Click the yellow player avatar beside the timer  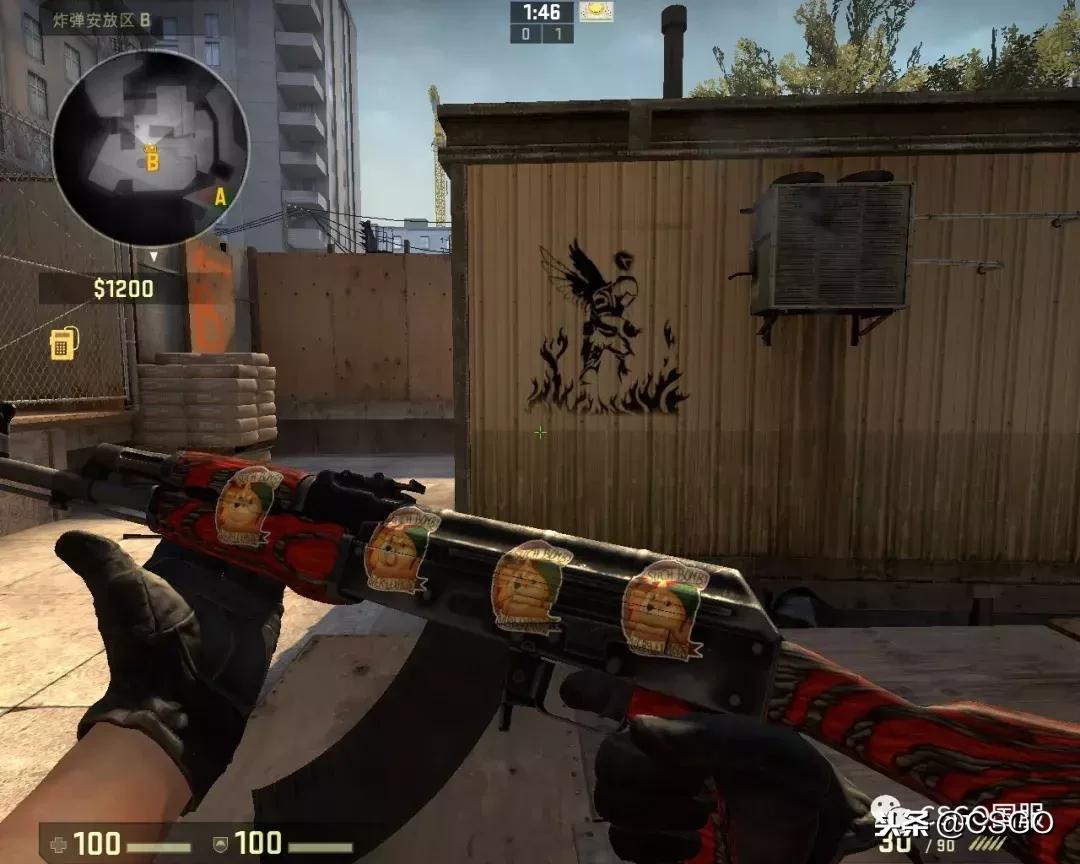(596, 12)
